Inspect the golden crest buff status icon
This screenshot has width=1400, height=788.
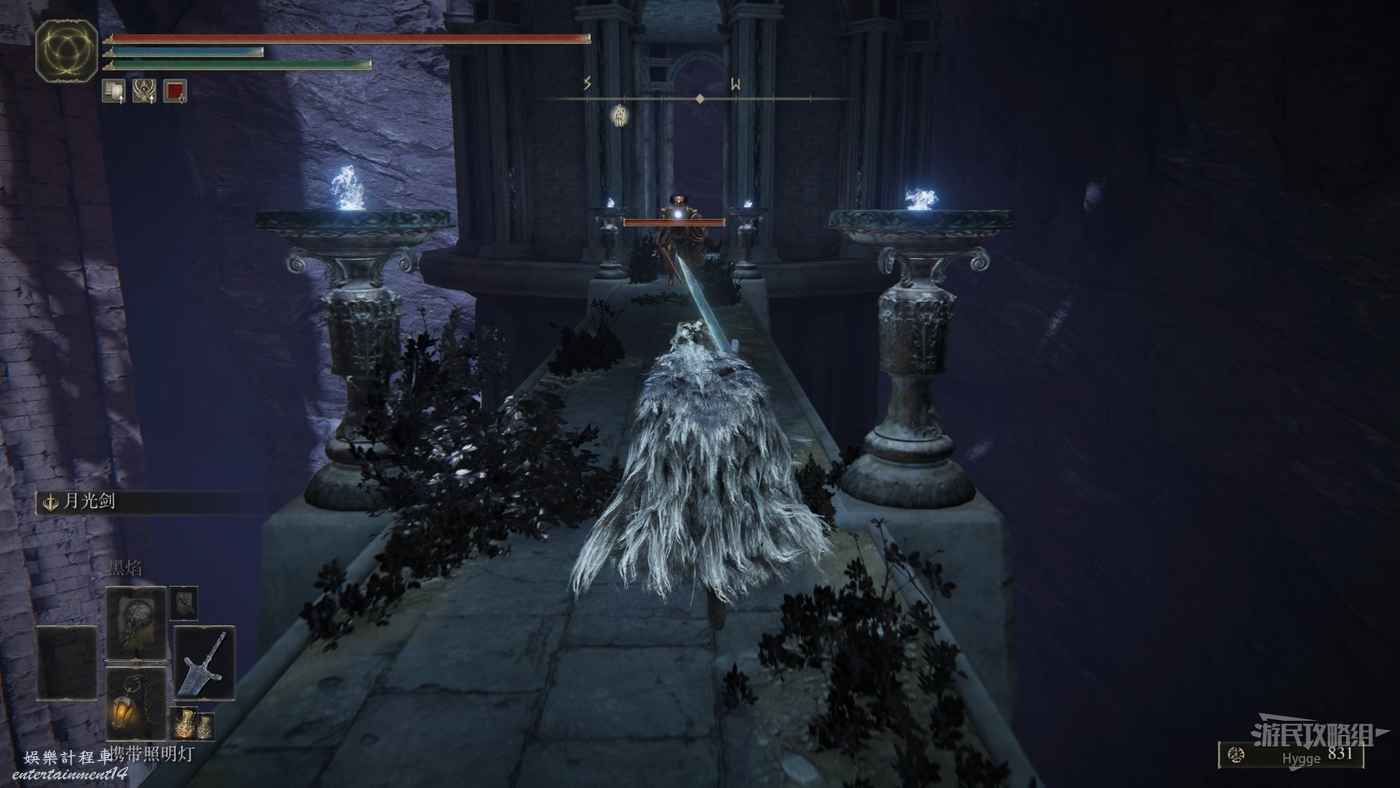click(144, 91)
